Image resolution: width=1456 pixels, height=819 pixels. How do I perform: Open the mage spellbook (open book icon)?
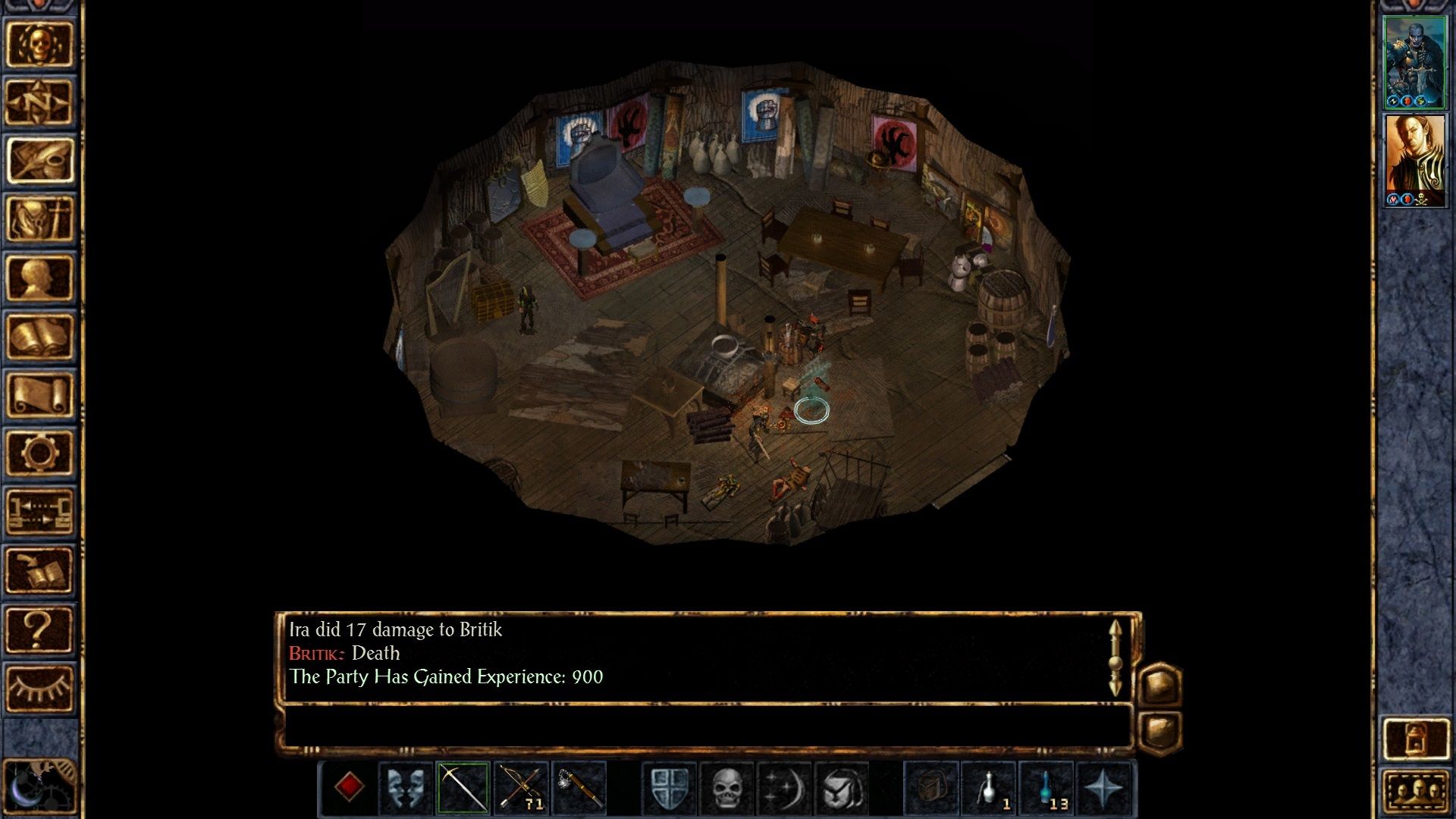coord(39,336)
